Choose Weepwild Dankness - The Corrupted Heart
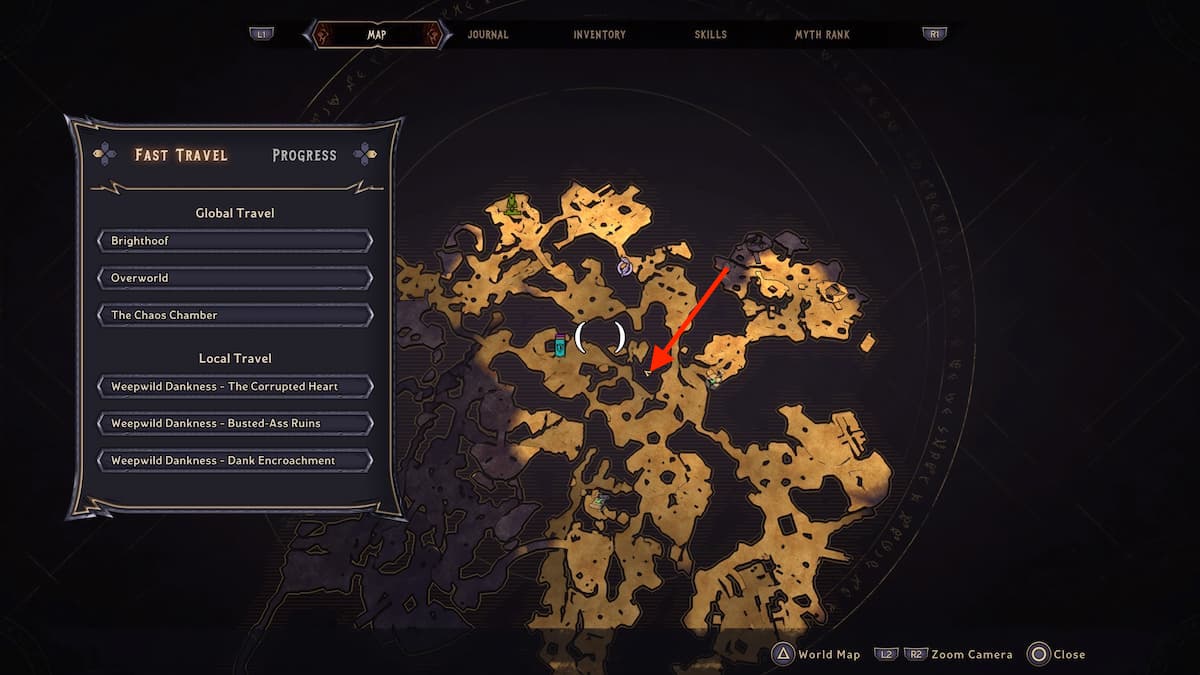This screenshot has height=675, width=1200. pyautogui.click(x=235, y=386)
